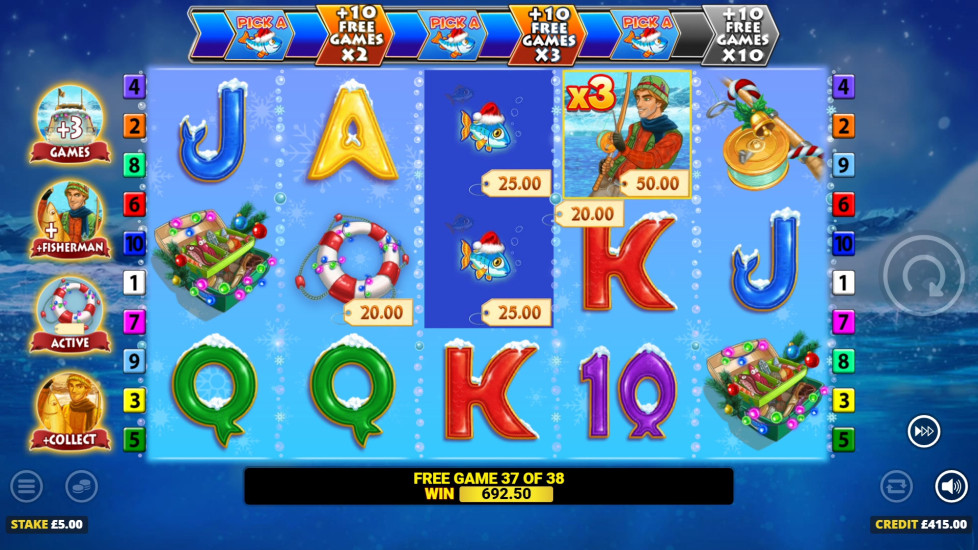
Task: Select the +3 Games boat icon
Action: coord(70,123)
